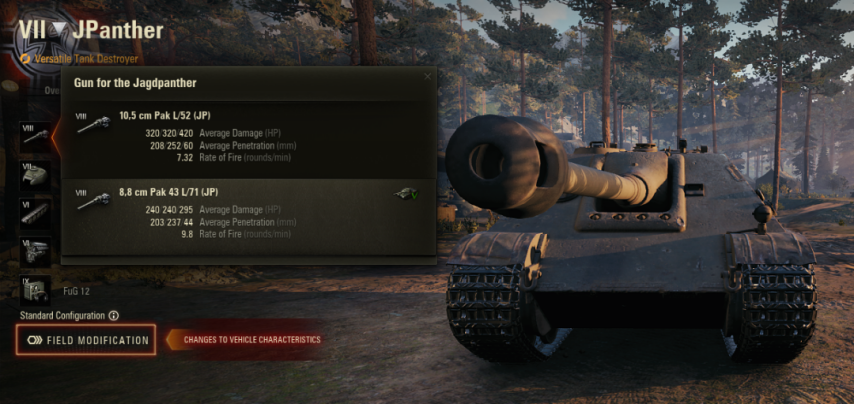Show Standard Configuration info icon
This screenshot has height=404, width=854.
click(113, 316)
